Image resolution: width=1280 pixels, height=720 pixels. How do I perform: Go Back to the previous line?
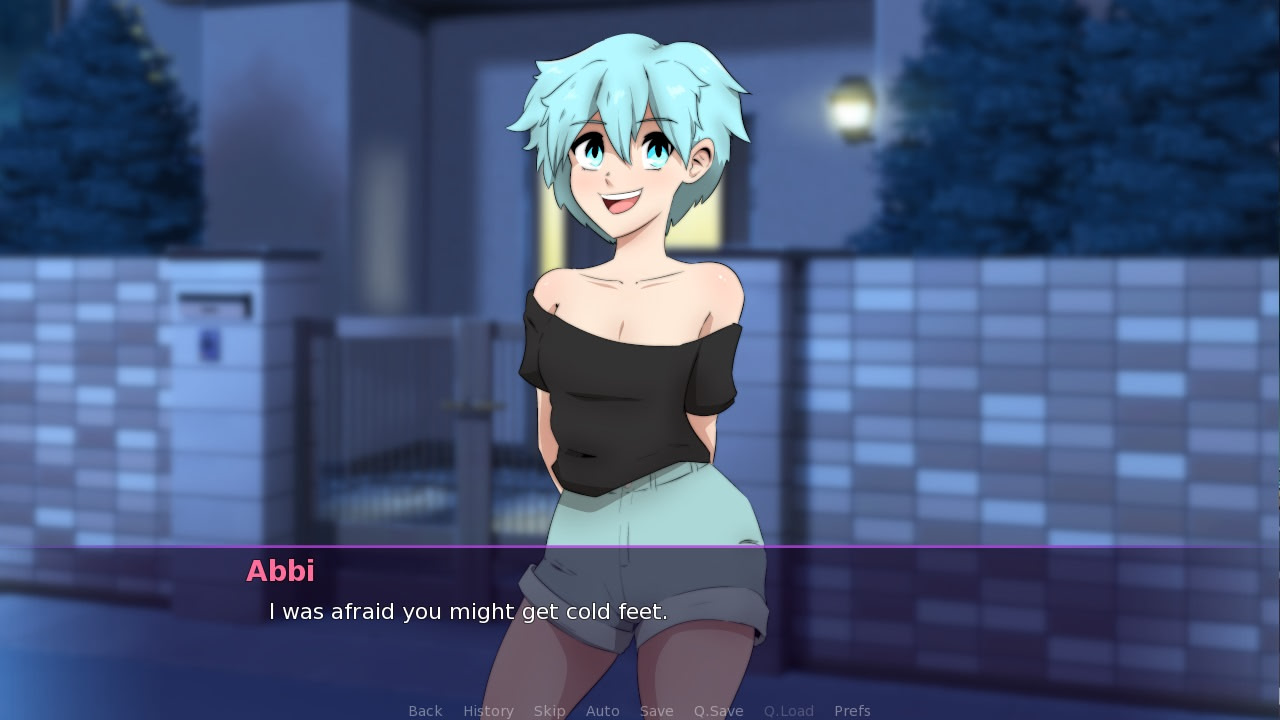(x=425, y=711)
